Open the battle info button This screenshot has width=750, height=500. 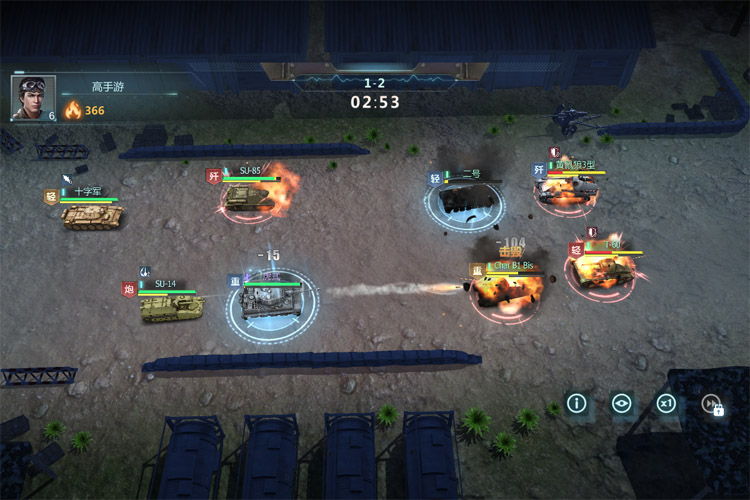(x=577, y=404)
